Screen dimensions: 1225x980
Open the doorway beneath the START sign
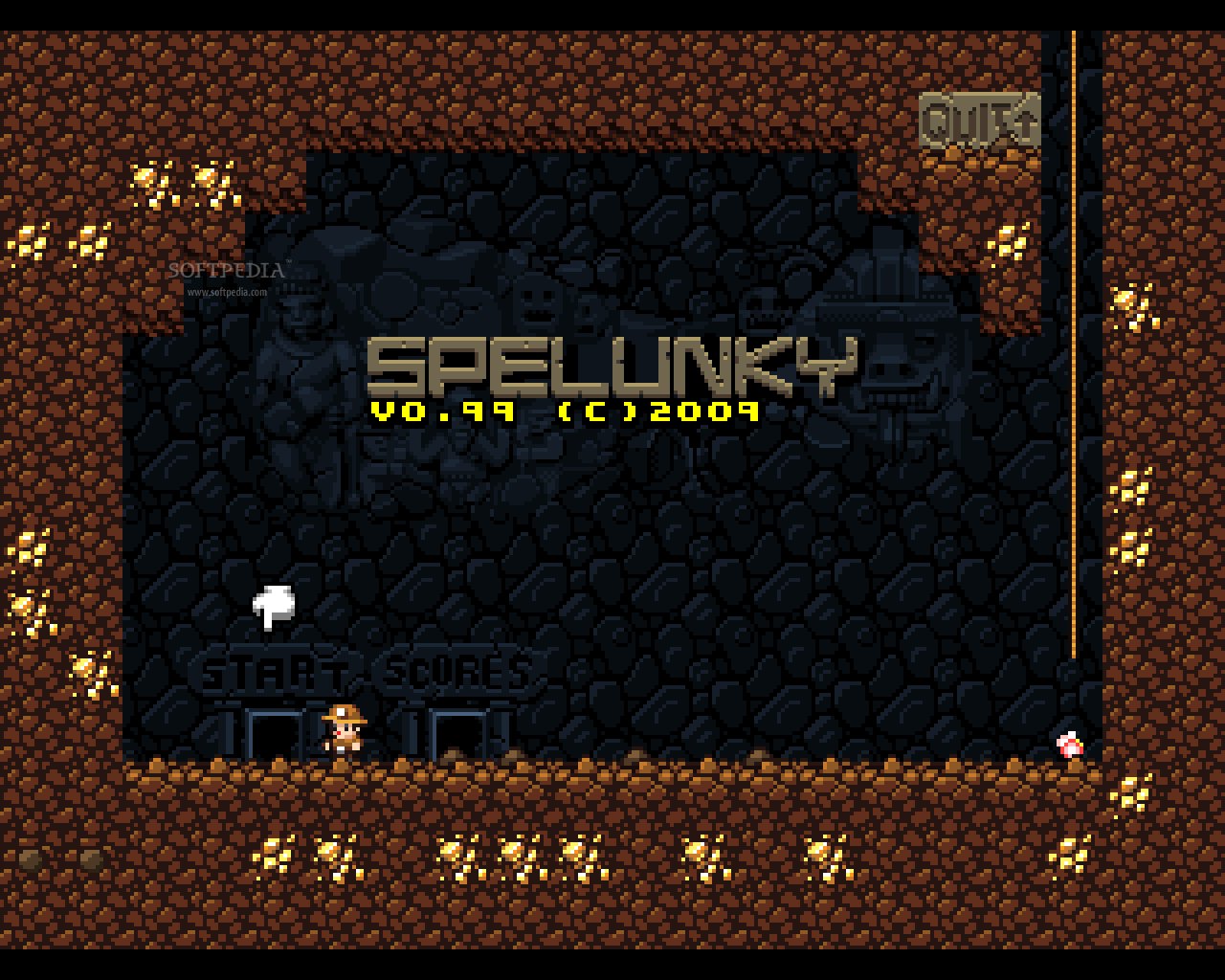coord(276,732)
